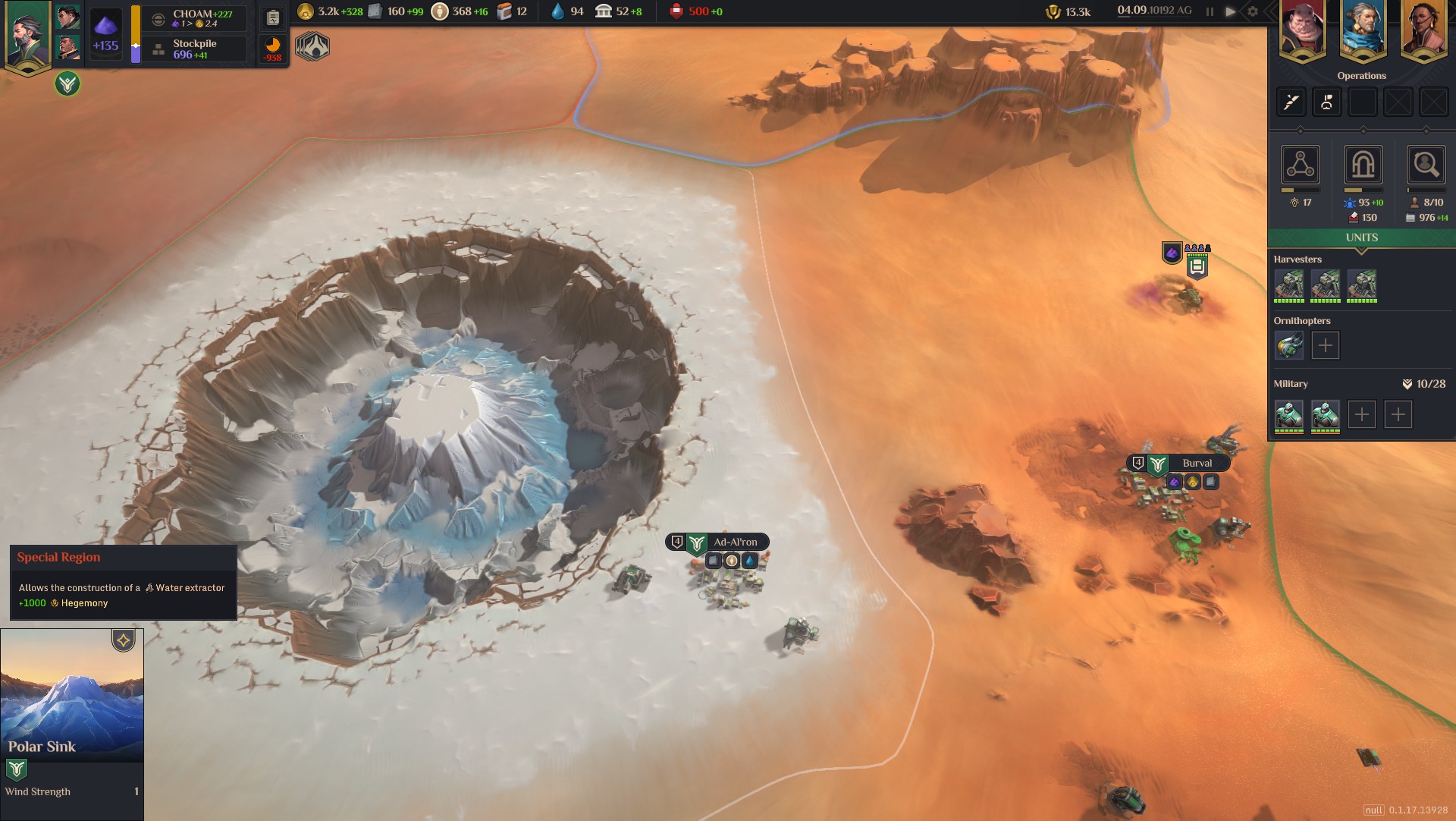Select the blue-scarfed rival leader portrait

(1363, 30)
